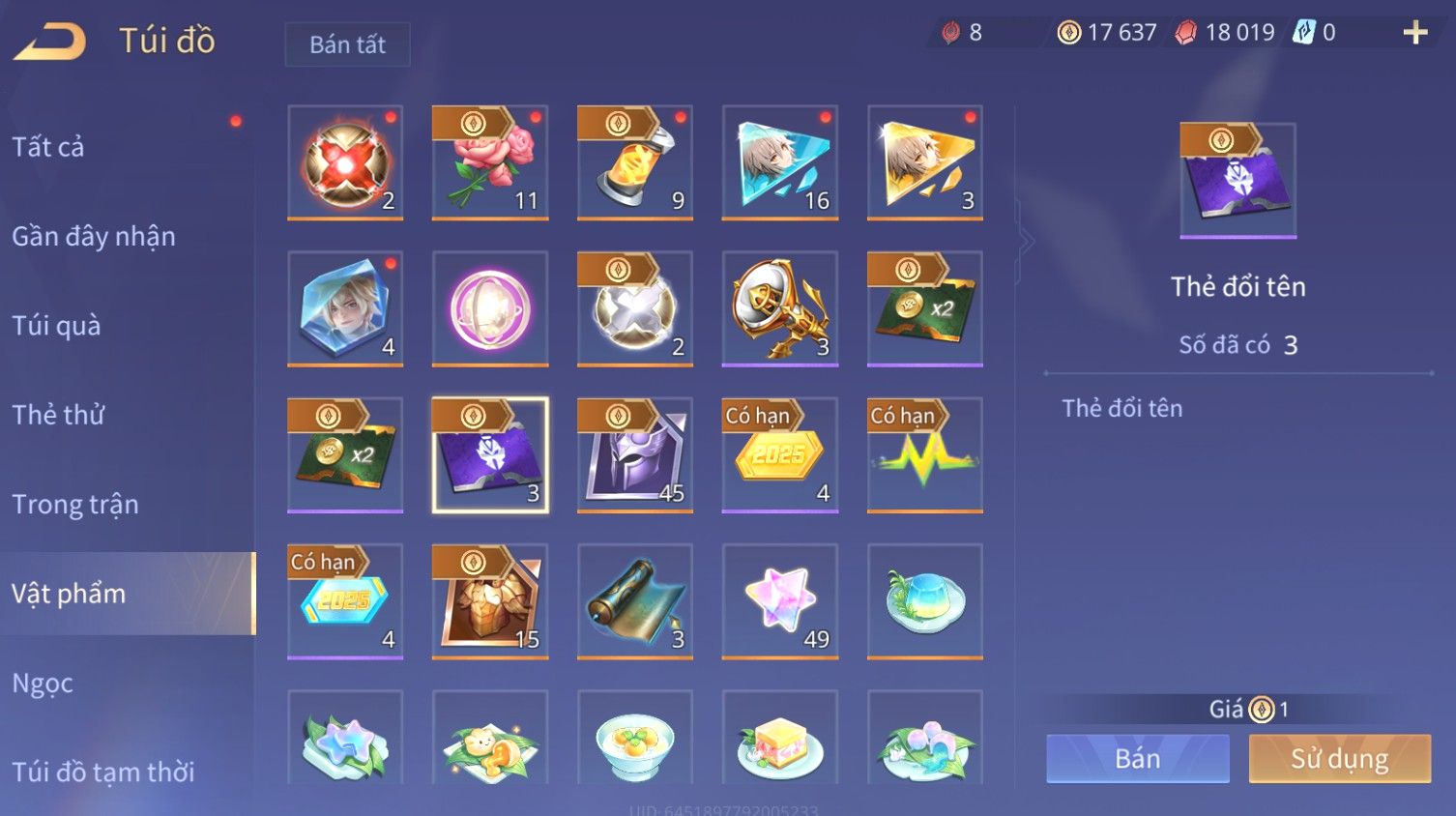This screenshot has height=816, width=1456.
Task: Select the treasure chest item with 15
Action: [490, 600]
